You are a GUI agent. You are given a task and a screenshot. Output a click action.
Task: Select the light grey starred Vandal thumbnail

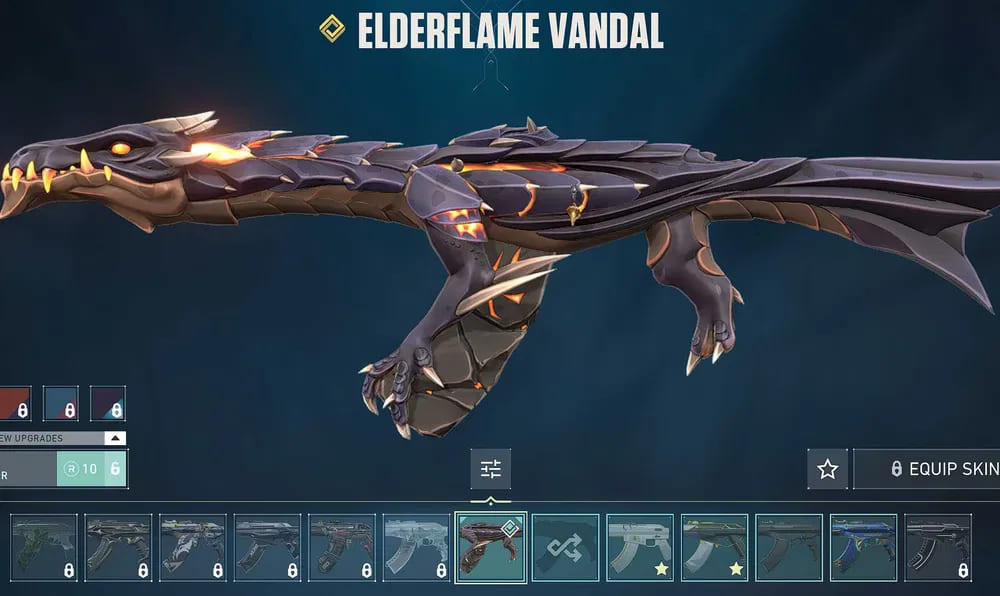point(640,548)
